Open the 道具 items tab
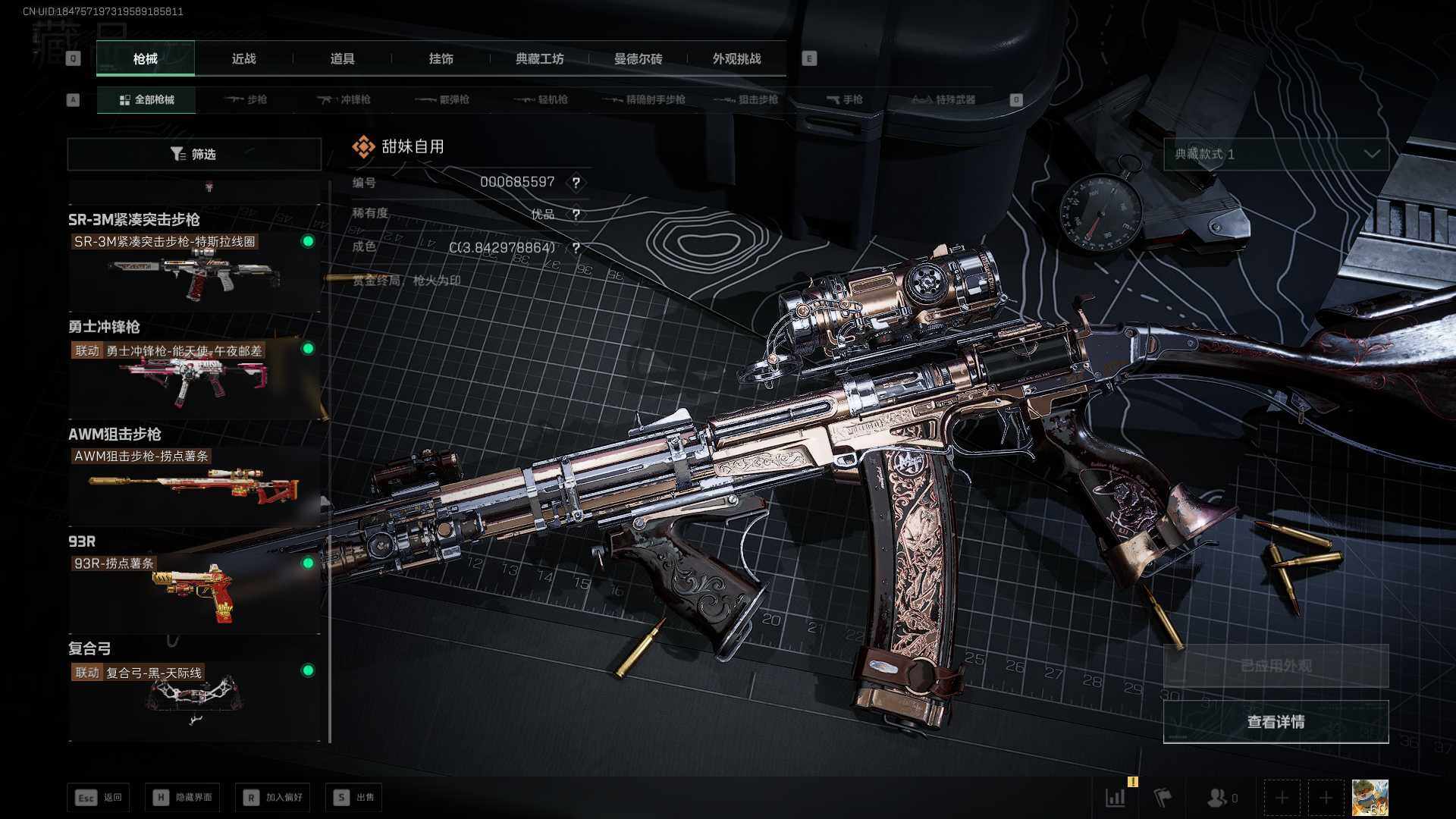 (x=342, y=58)
